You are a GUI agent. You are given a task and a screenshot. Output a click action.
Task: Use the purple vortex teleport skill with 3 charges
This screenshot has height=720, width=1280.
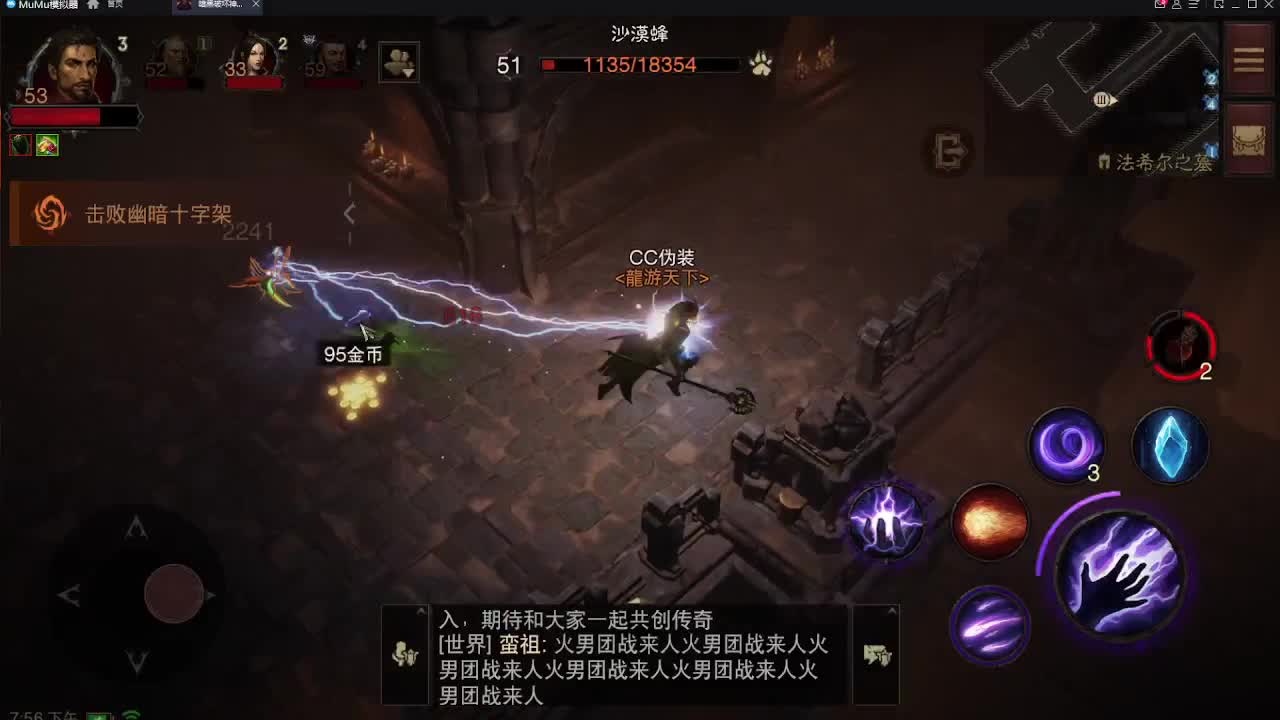(1065, 447)
